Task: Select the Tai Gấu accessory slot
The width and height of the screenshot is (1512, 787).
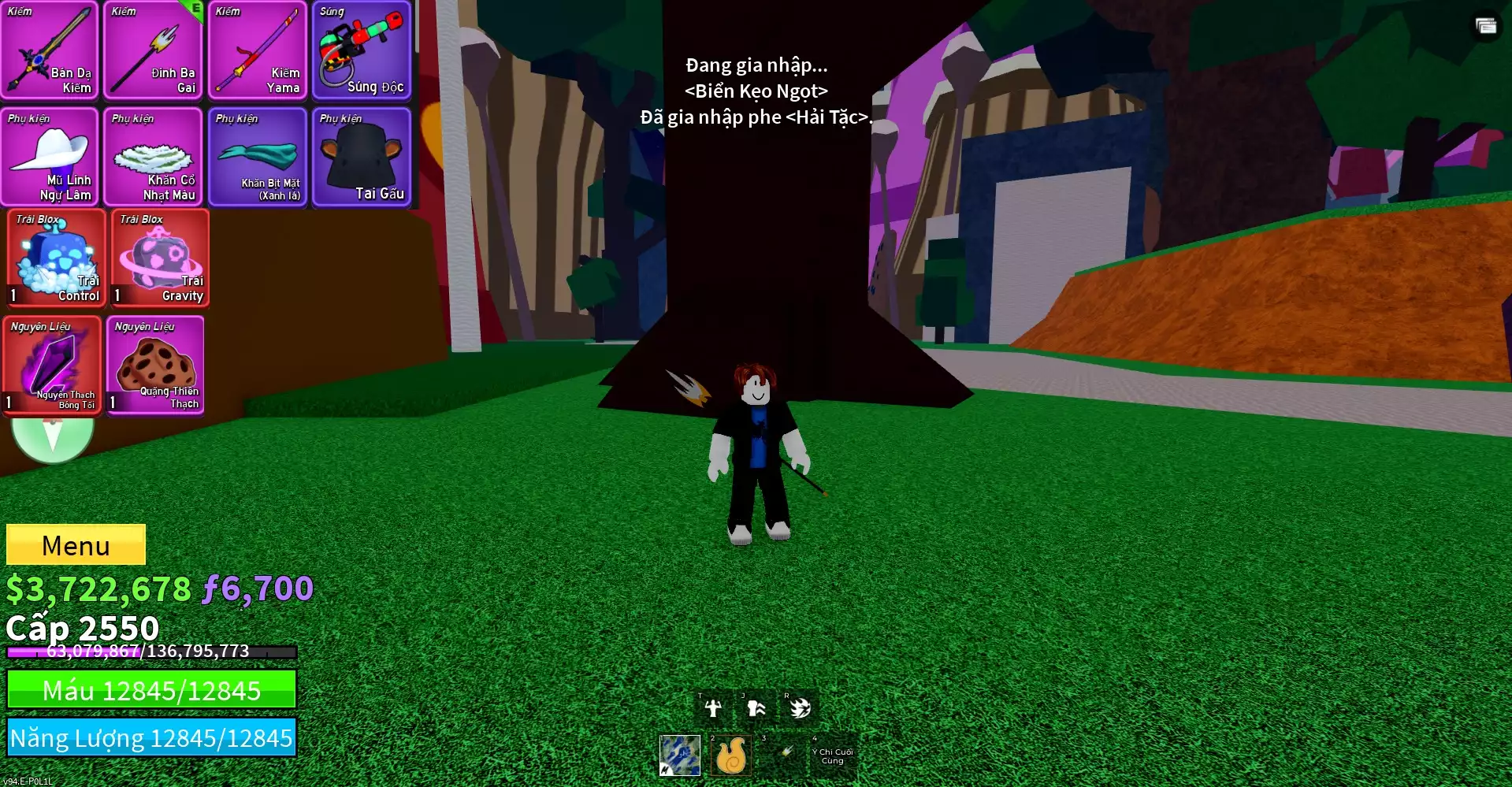Action: tap(362, 157)
